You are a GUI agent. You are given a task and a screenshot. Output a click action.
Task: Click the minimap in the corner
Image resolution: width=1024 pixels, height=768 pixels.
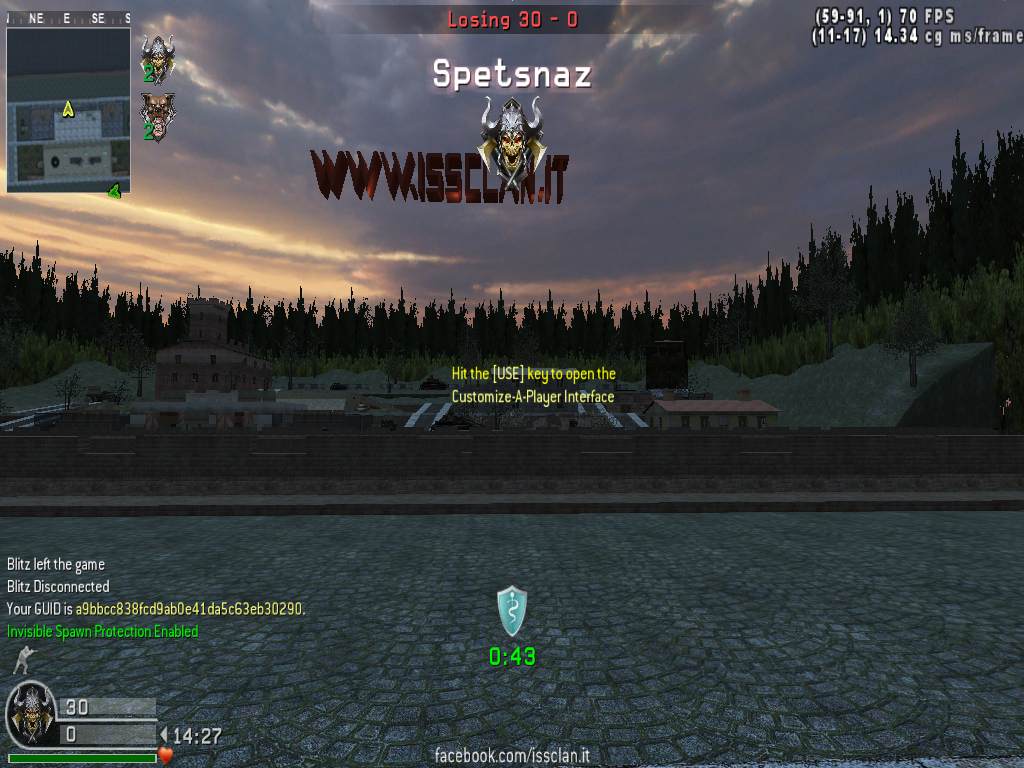click(68, 109)
